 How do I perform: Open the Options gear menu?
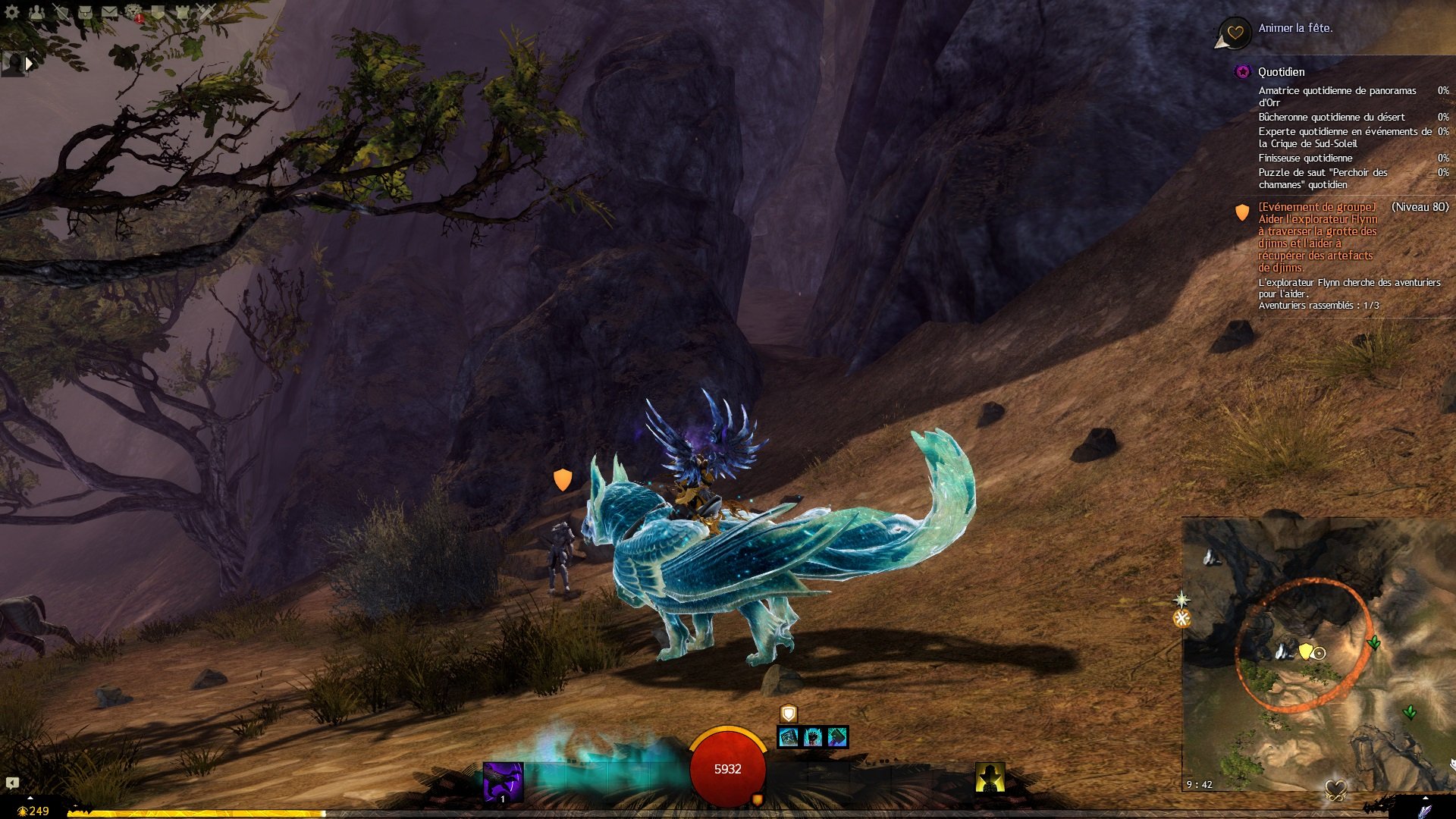coord(11,12)
